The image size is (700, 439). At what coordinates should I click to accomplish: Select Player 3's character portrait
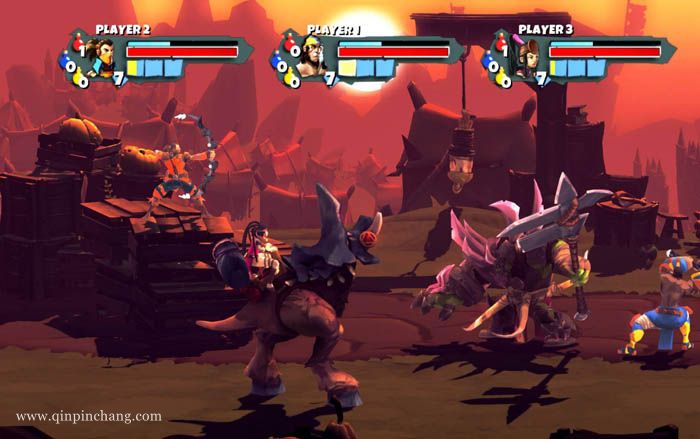(522, 58)
